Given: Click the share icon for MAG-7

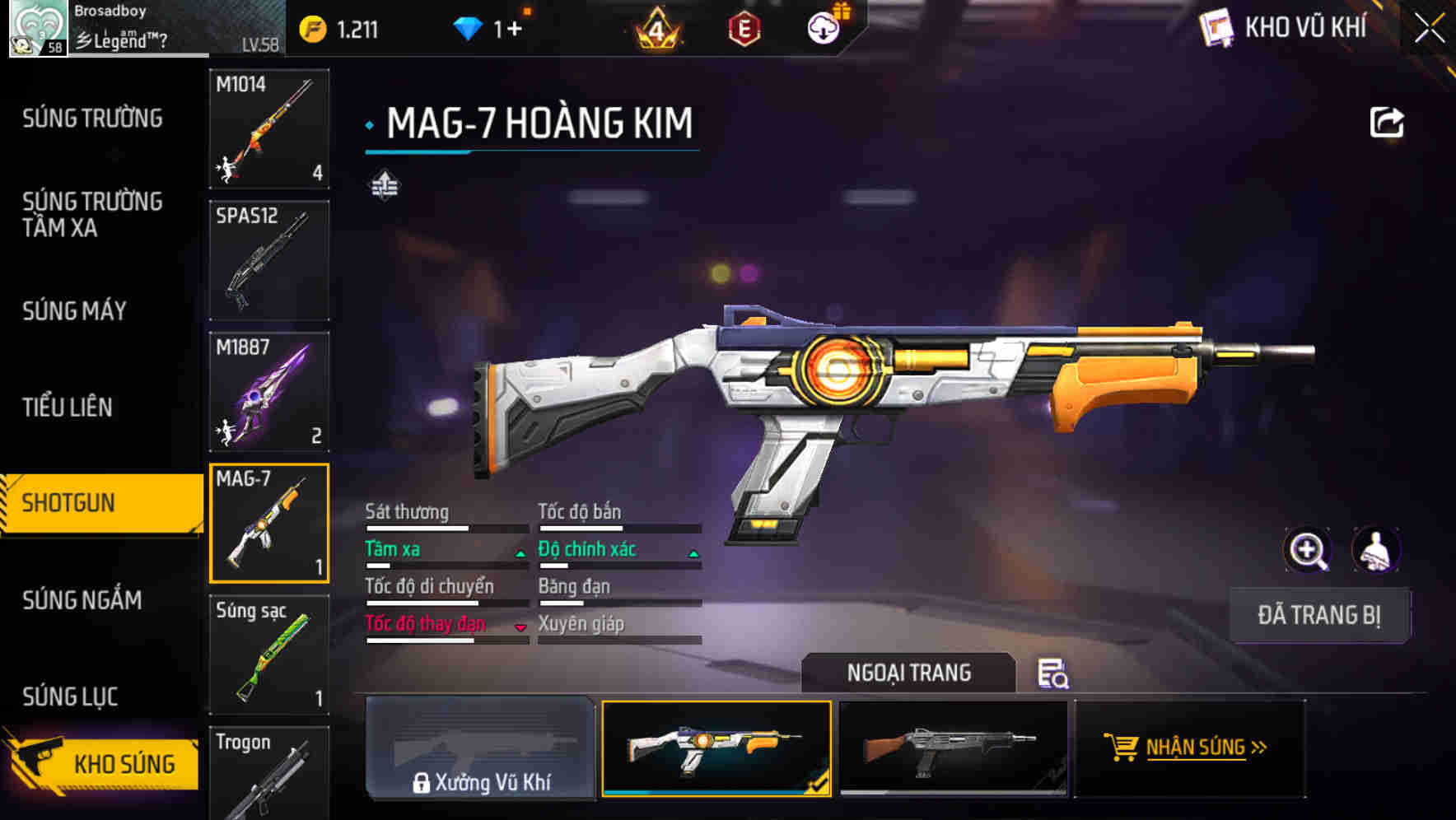Looking at the screenshot, I should pos(1386,123).
